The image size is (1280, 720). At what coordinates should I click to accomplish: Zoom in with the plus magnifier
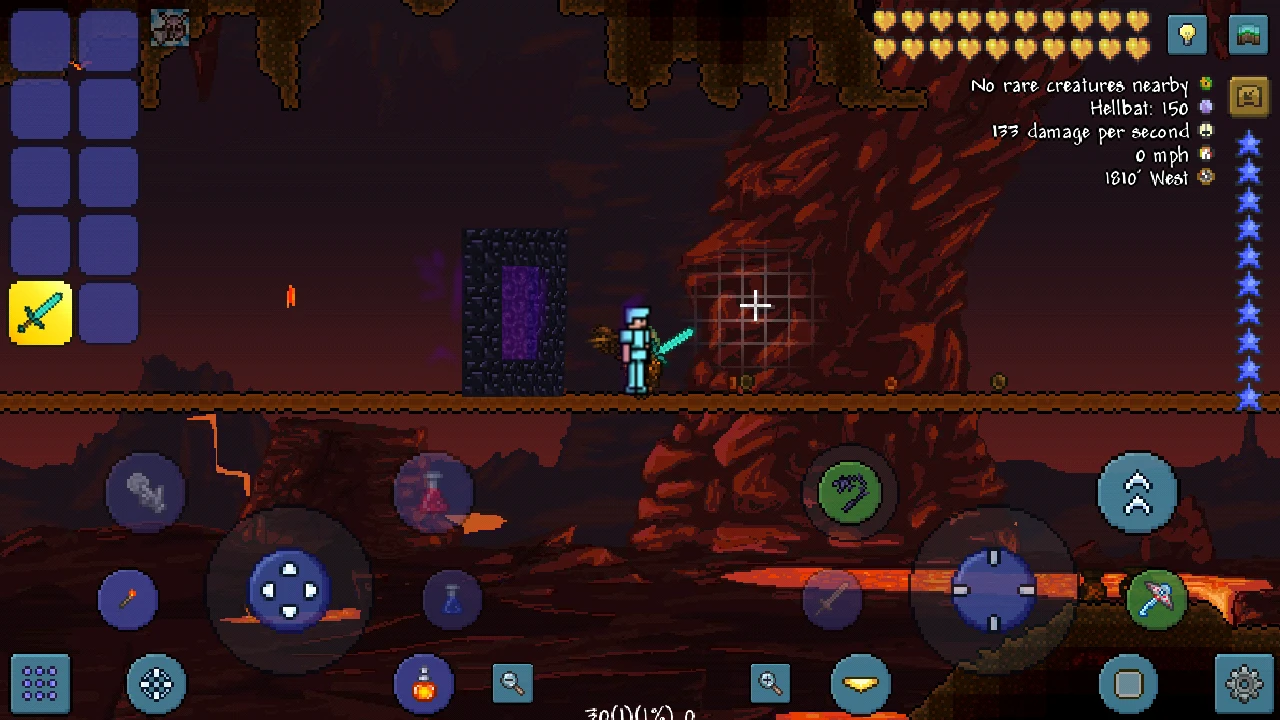click(x=768, y=683)
